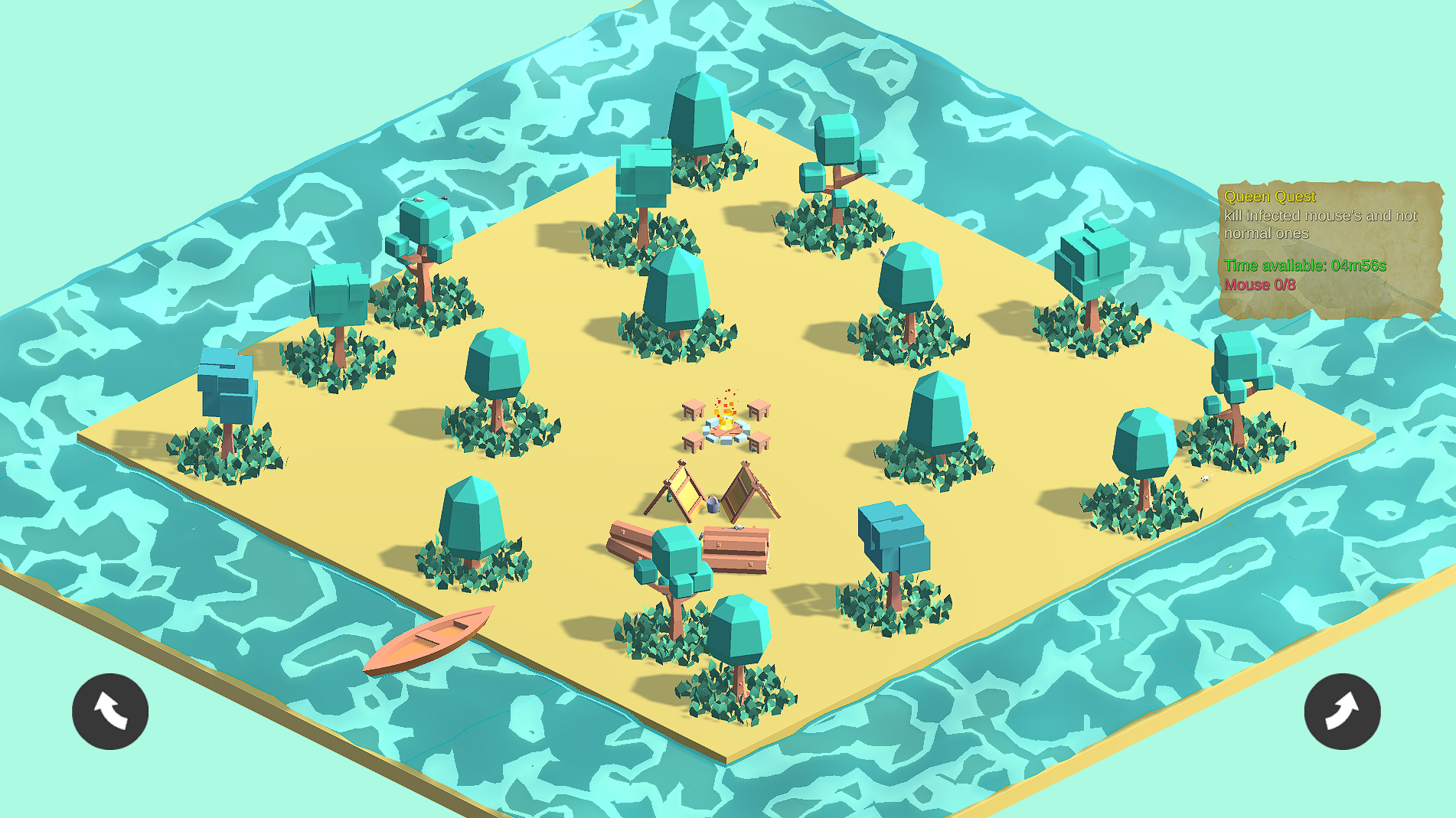
Task: Click the mouse atop the upper-left tree
Action: [x=417, y=200]
